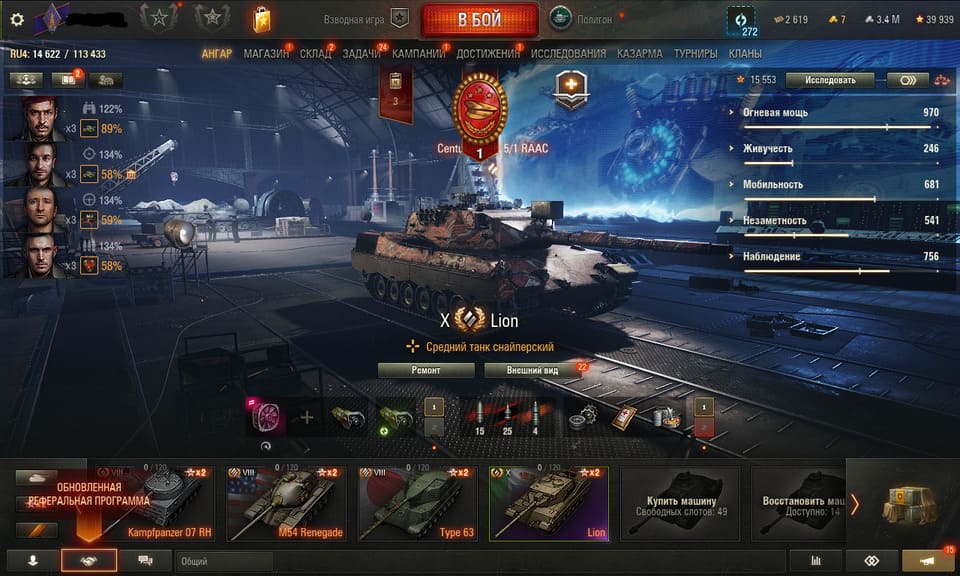Click the Ремонт repair button
This screenshot has width=960, height=576.
pyautogui.click(x=426, y=370)
